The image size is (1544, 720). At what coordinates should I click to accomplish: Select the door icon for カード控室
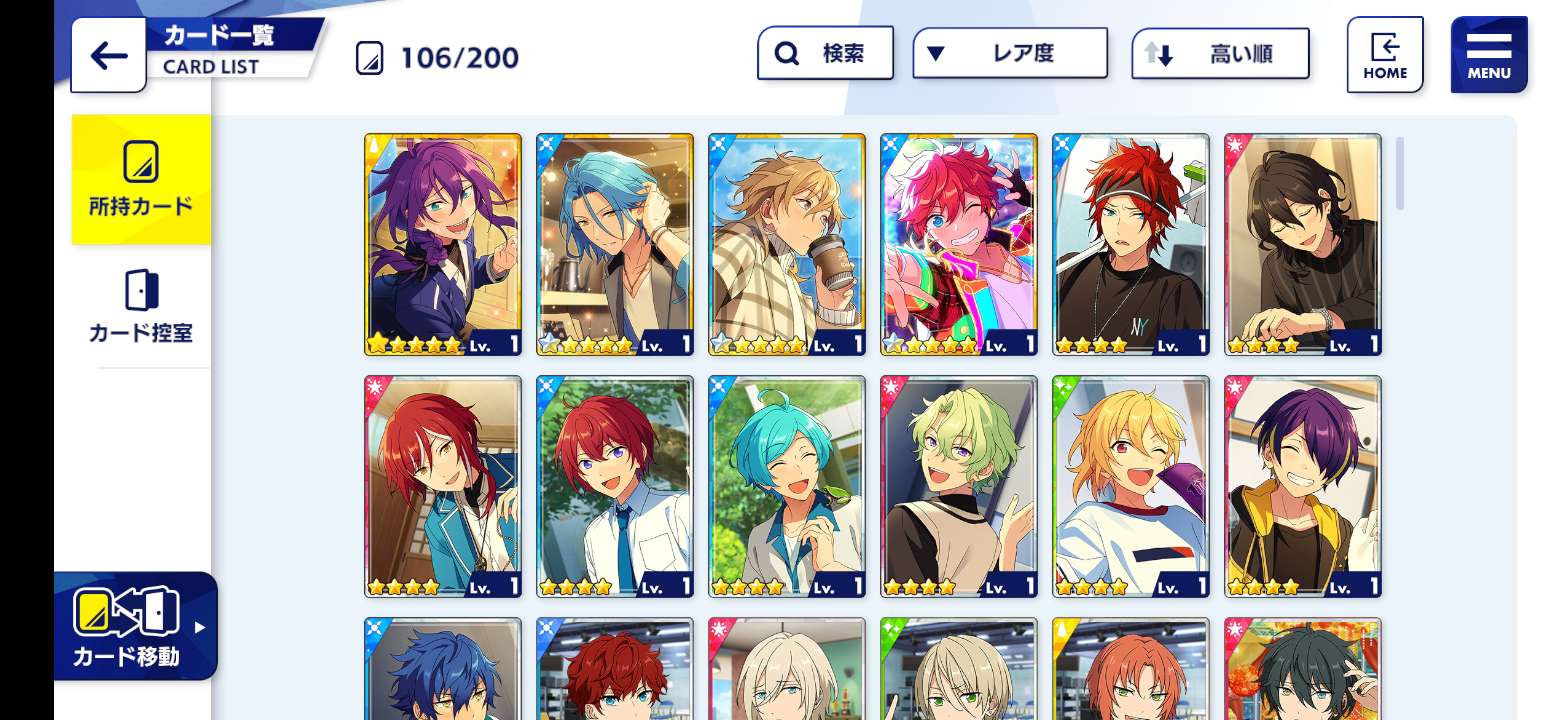click(x=141, y=288)
